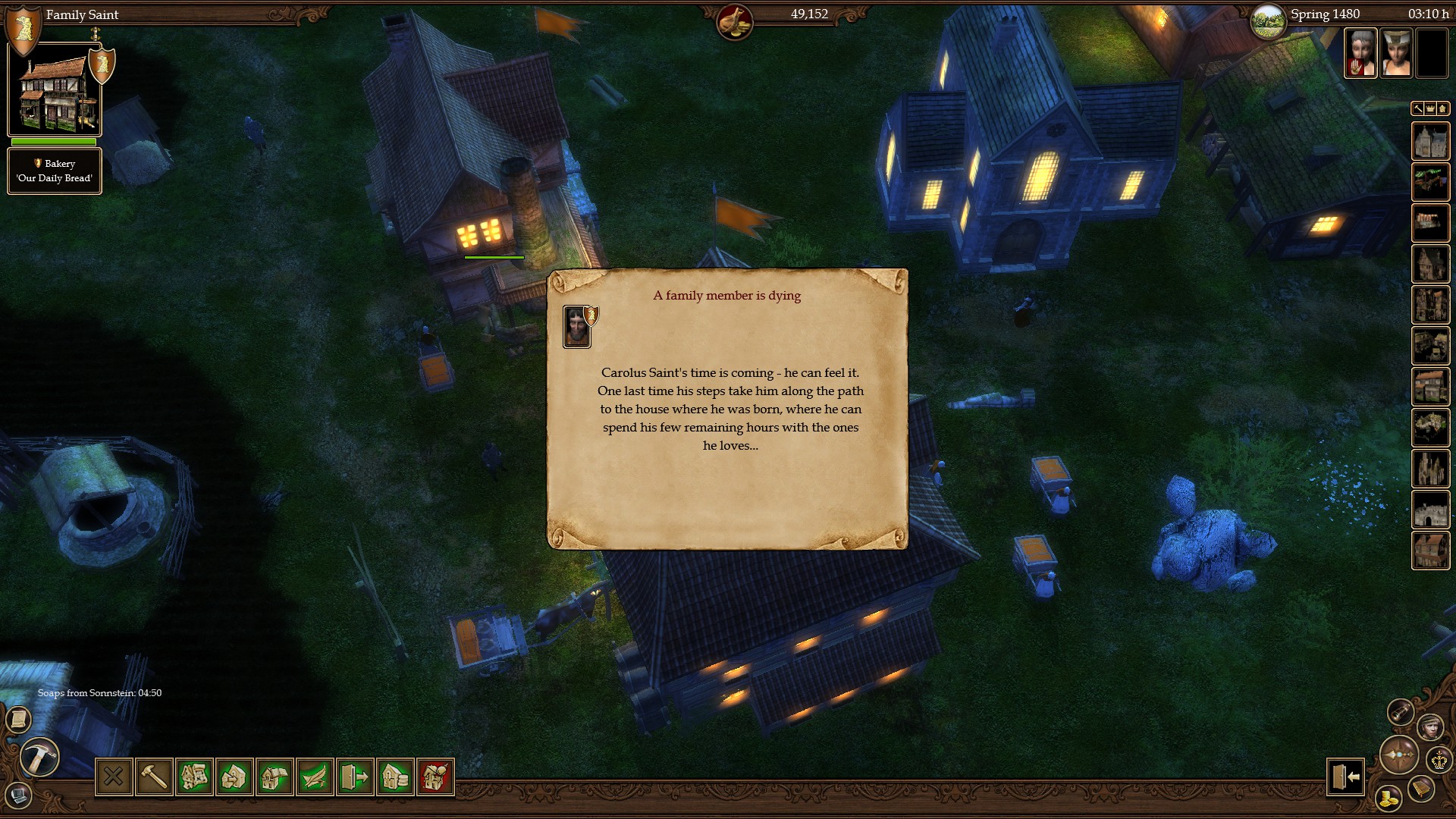This screenshot has height=819, width=1456.
Task: Select the move building icon
Action: coord(234,777)
